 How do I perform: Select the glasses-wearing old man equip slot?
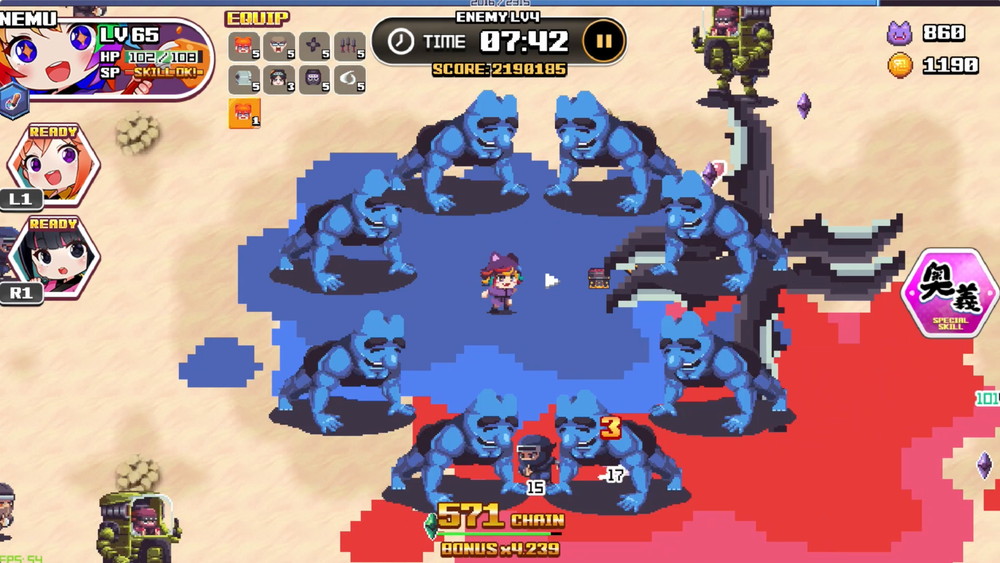[x=279, y=47]
